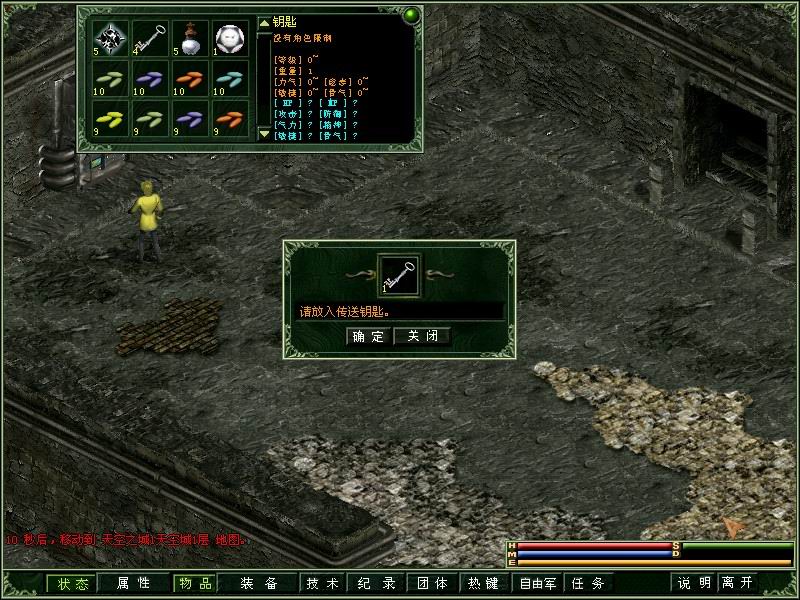Choose the yellow pills stack

(x=110, y=120)
